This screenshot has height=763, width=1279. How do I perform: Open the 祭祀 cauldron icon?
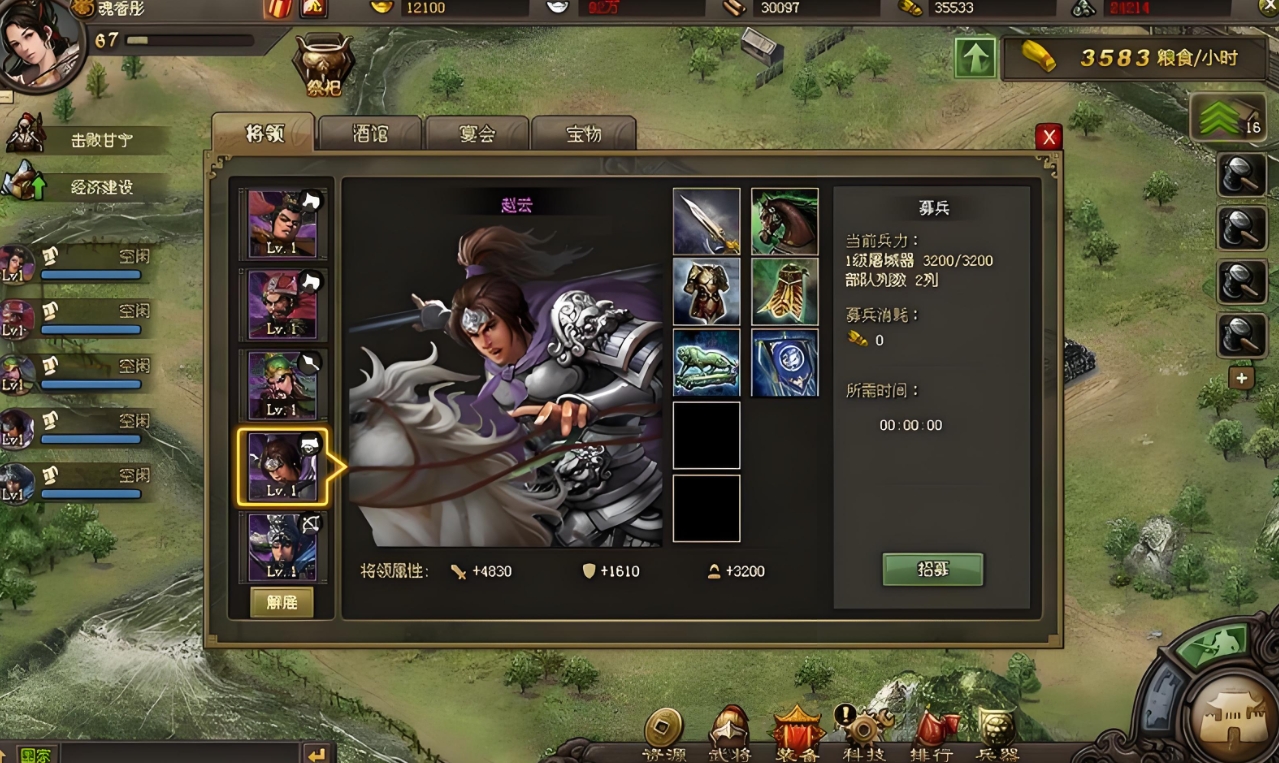click(x=323, y=65)
